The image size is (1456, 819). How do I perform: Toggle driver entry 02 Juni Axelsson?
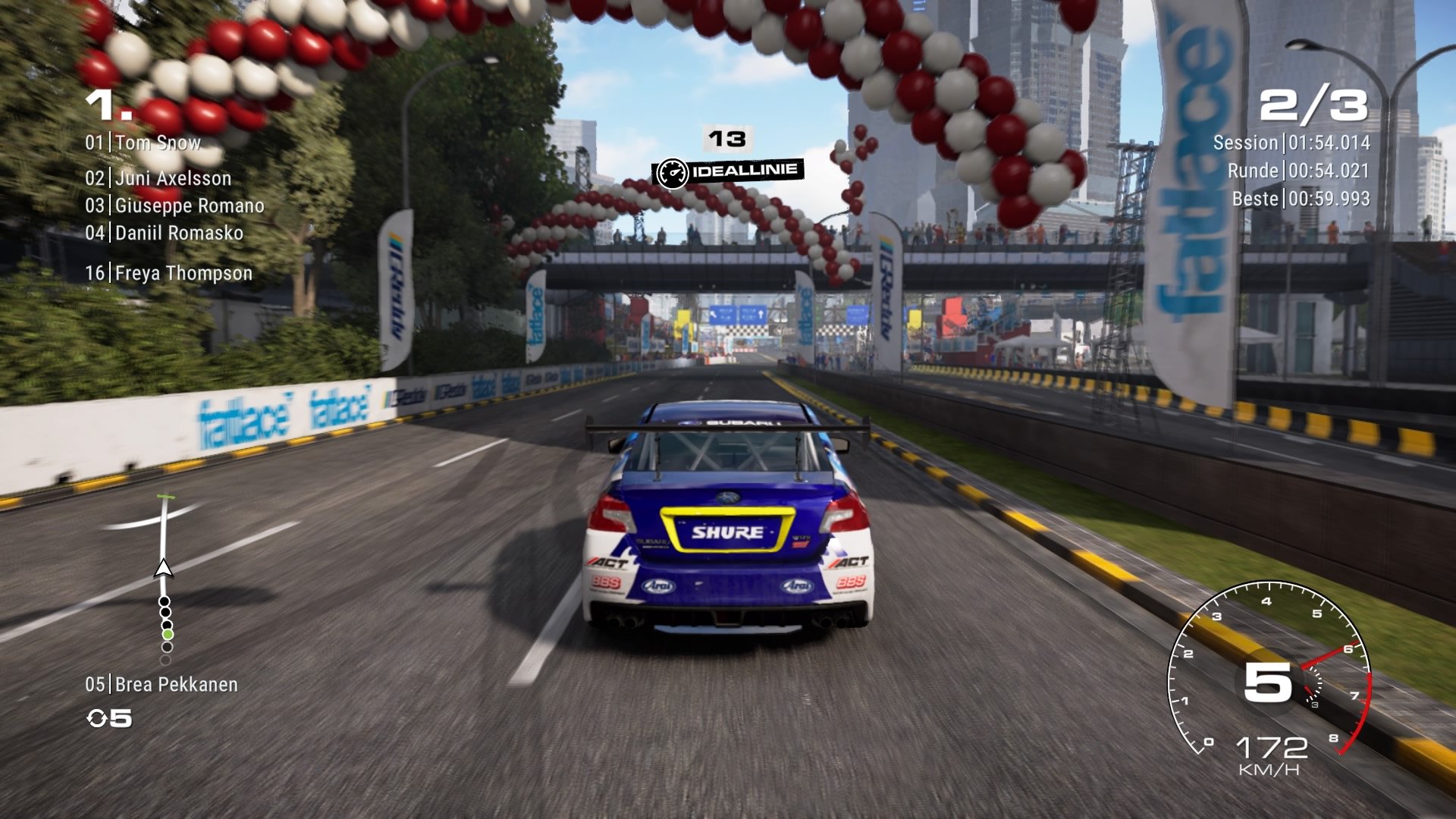159,178
